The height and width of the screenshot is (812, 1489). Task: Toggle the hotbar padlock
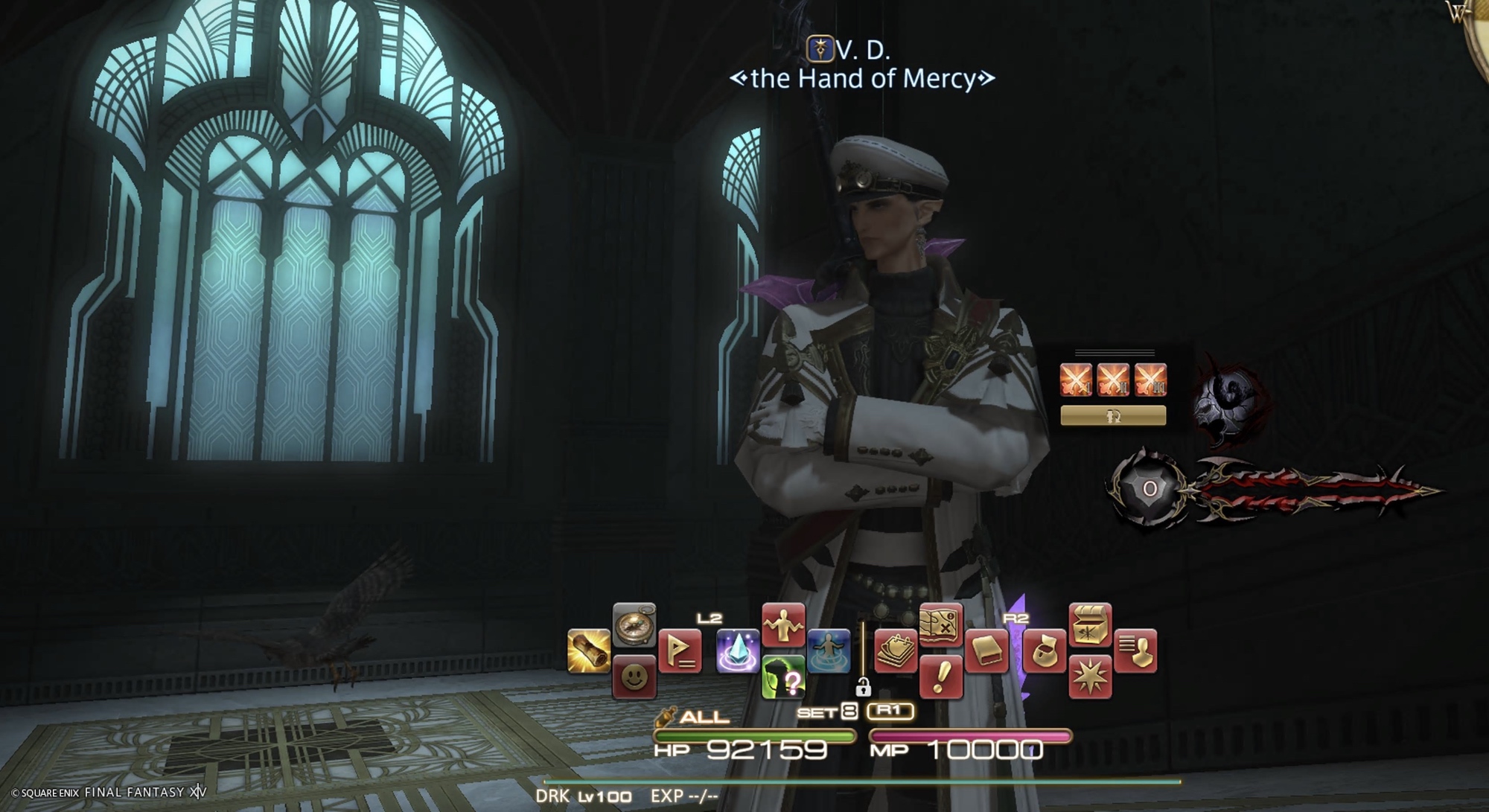click(863, 686)
